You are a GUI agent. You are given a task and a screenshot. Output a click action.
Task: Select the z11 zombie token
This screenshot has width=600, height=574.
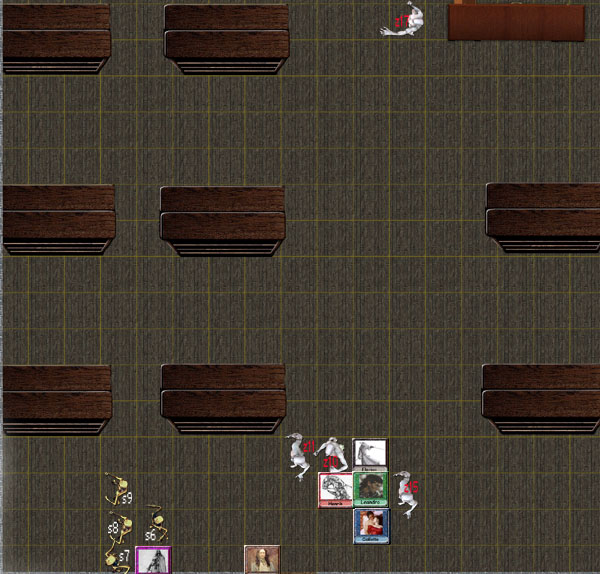[299, 455]
